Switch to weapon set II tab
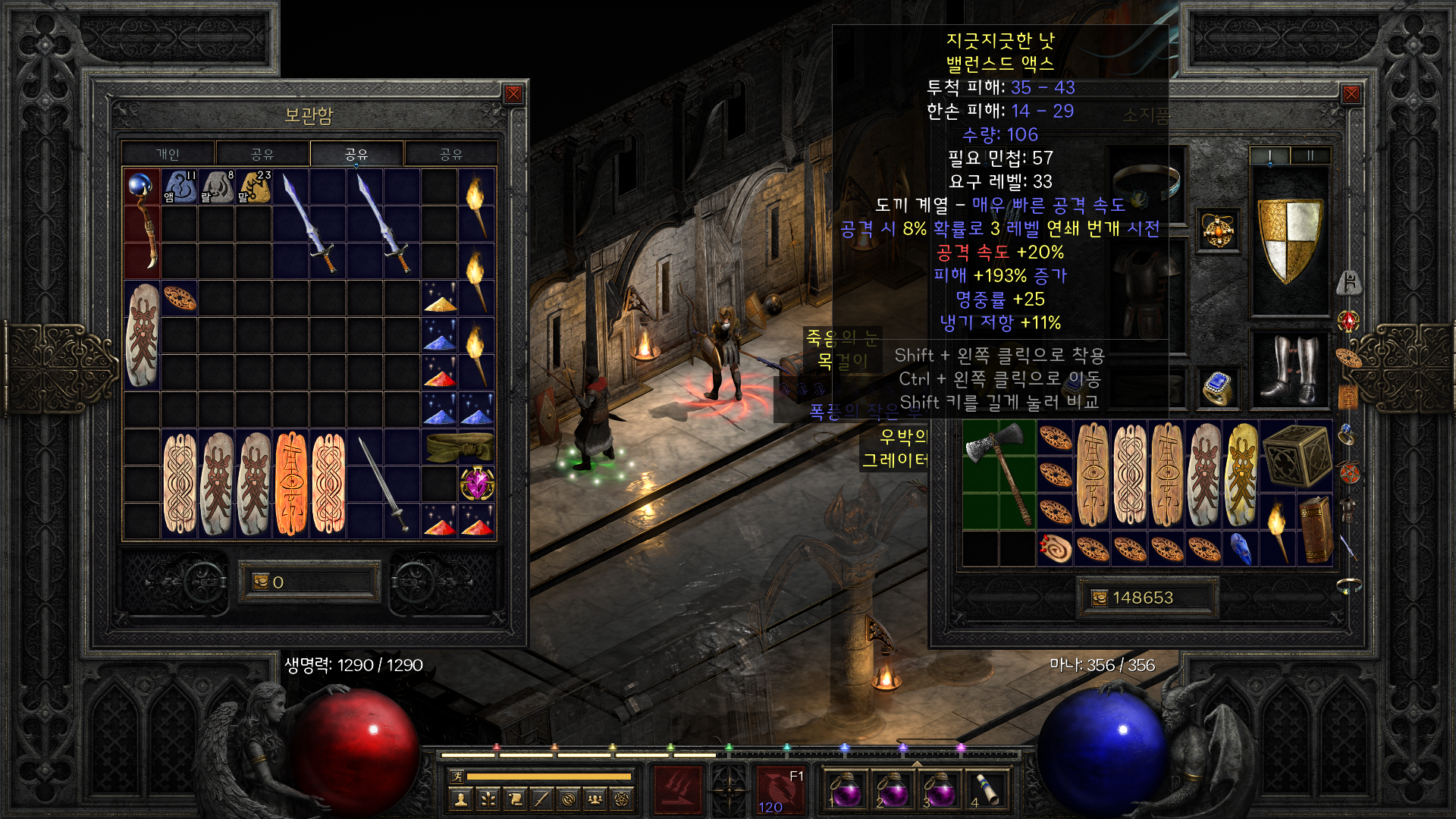 (1310, 155)
